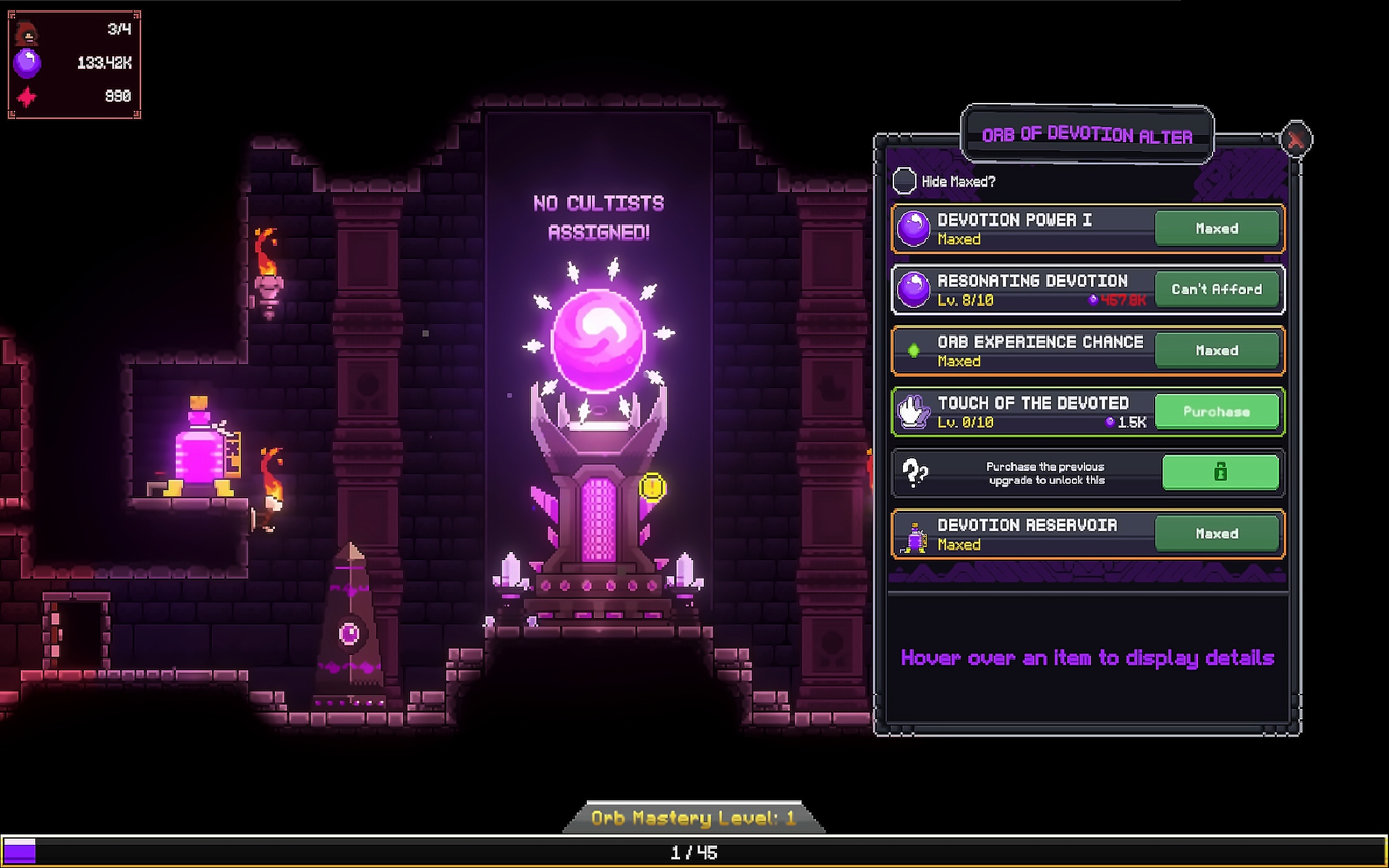Click the Maxed button for Devotion Power I
Screen dimensions: 1389x868
(1217, 229)
